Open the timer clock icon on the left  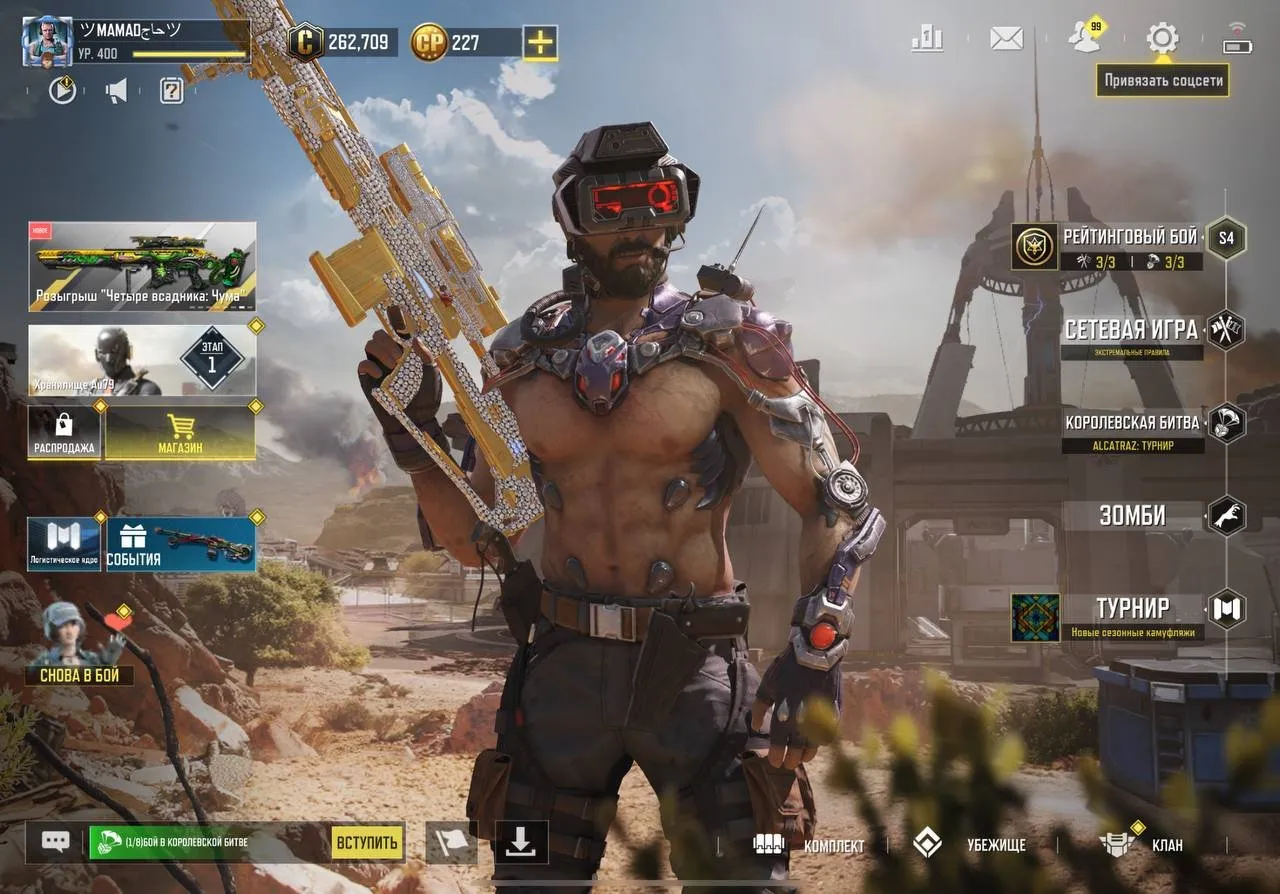tap(62, 90)
